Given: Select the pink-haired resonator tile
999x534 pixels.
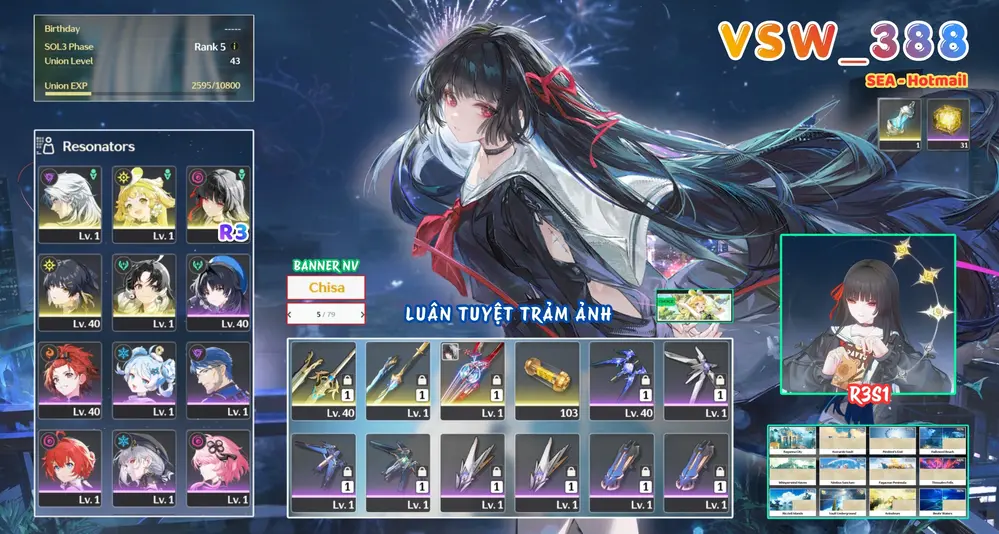Looking at the screenshot, I should coord(217,467).
